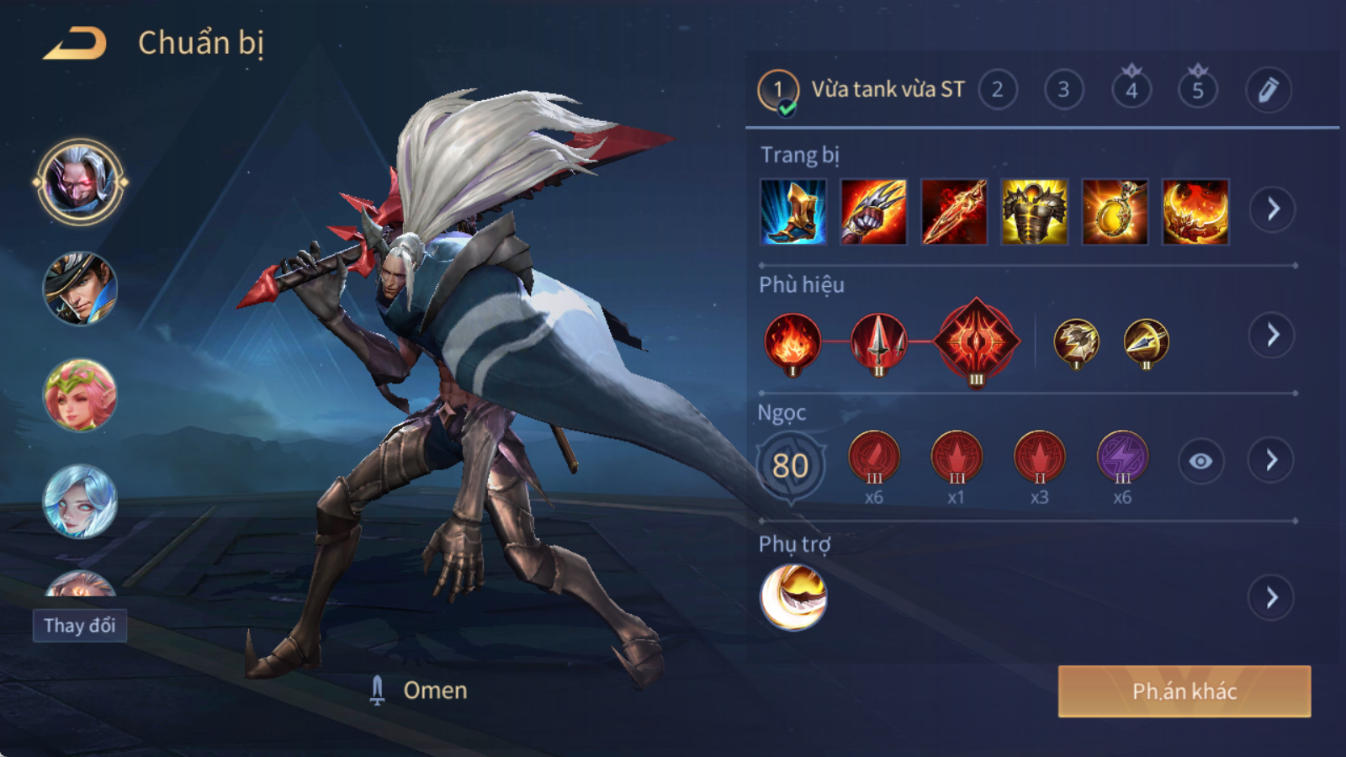Screen dimensions: 1346x757
Task: Click the Thay đổi button
Action: [79, 626]
